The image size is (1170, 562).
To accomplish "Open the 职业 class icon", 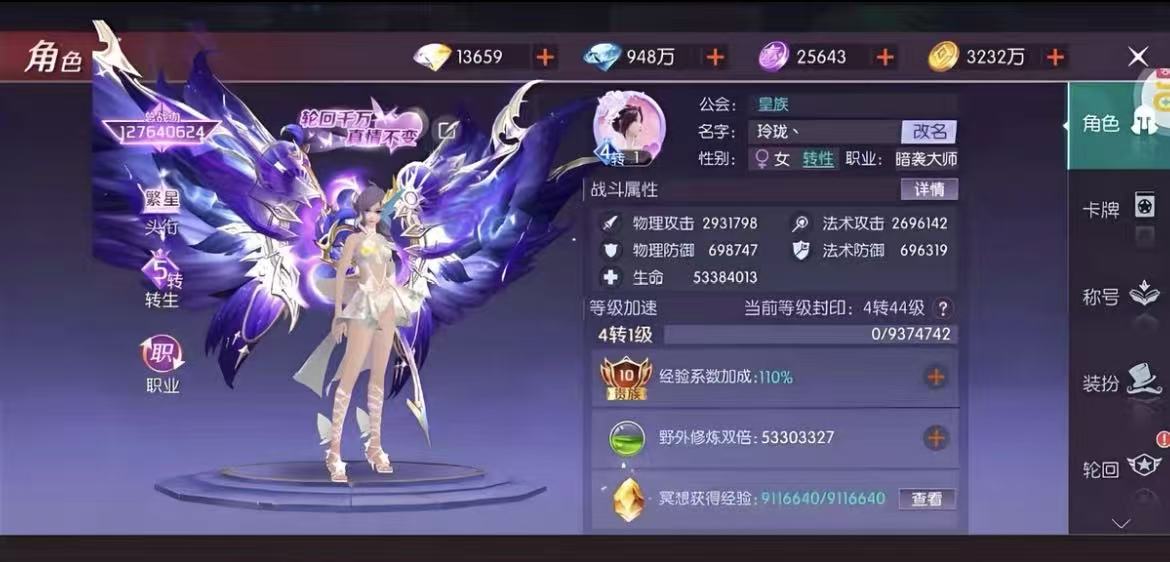I will pos(162,365).
